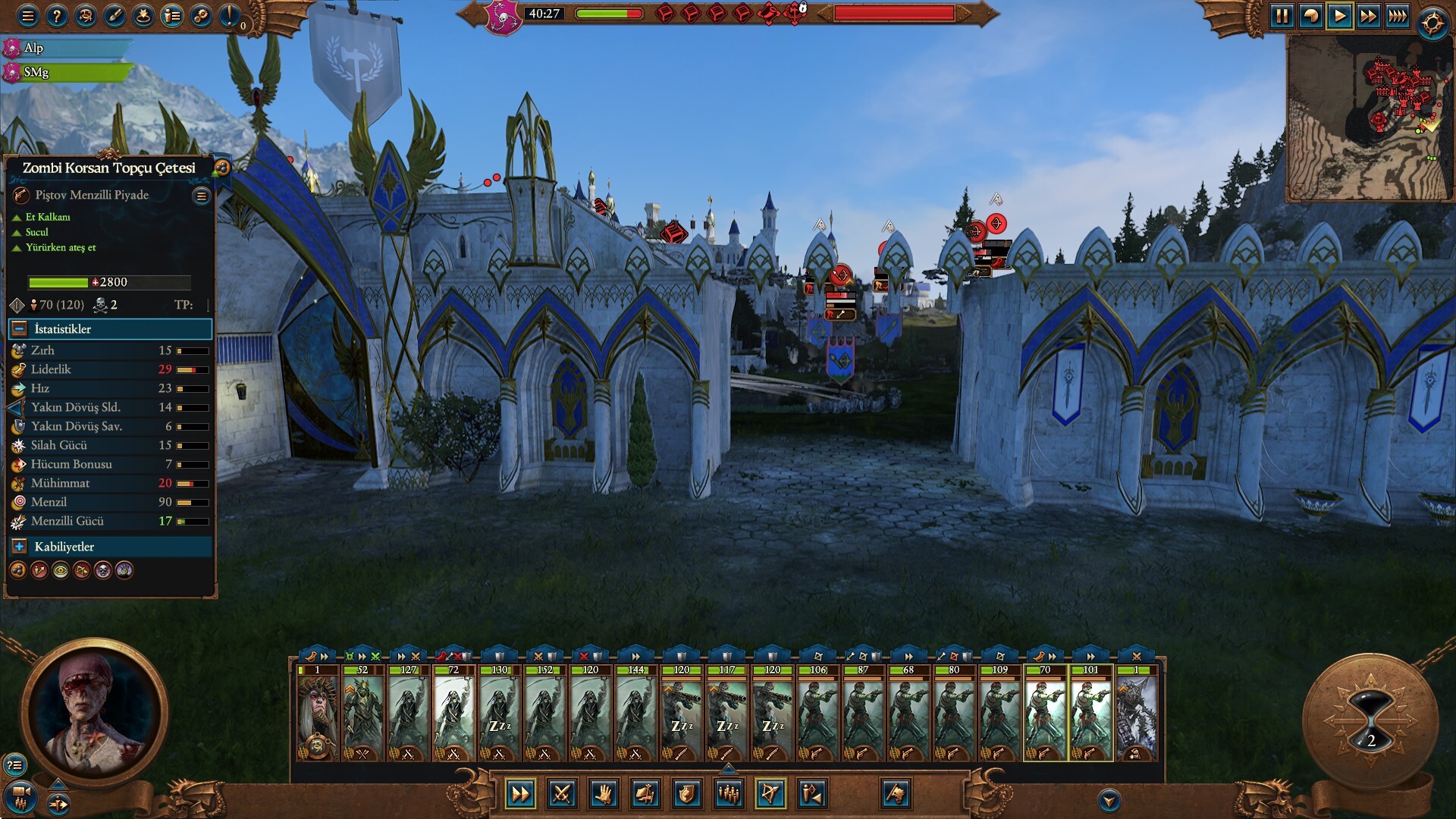1456x819 pixels.
Task: Open the small arrow expander below the unit cards
Action: [x=728, y=769]
